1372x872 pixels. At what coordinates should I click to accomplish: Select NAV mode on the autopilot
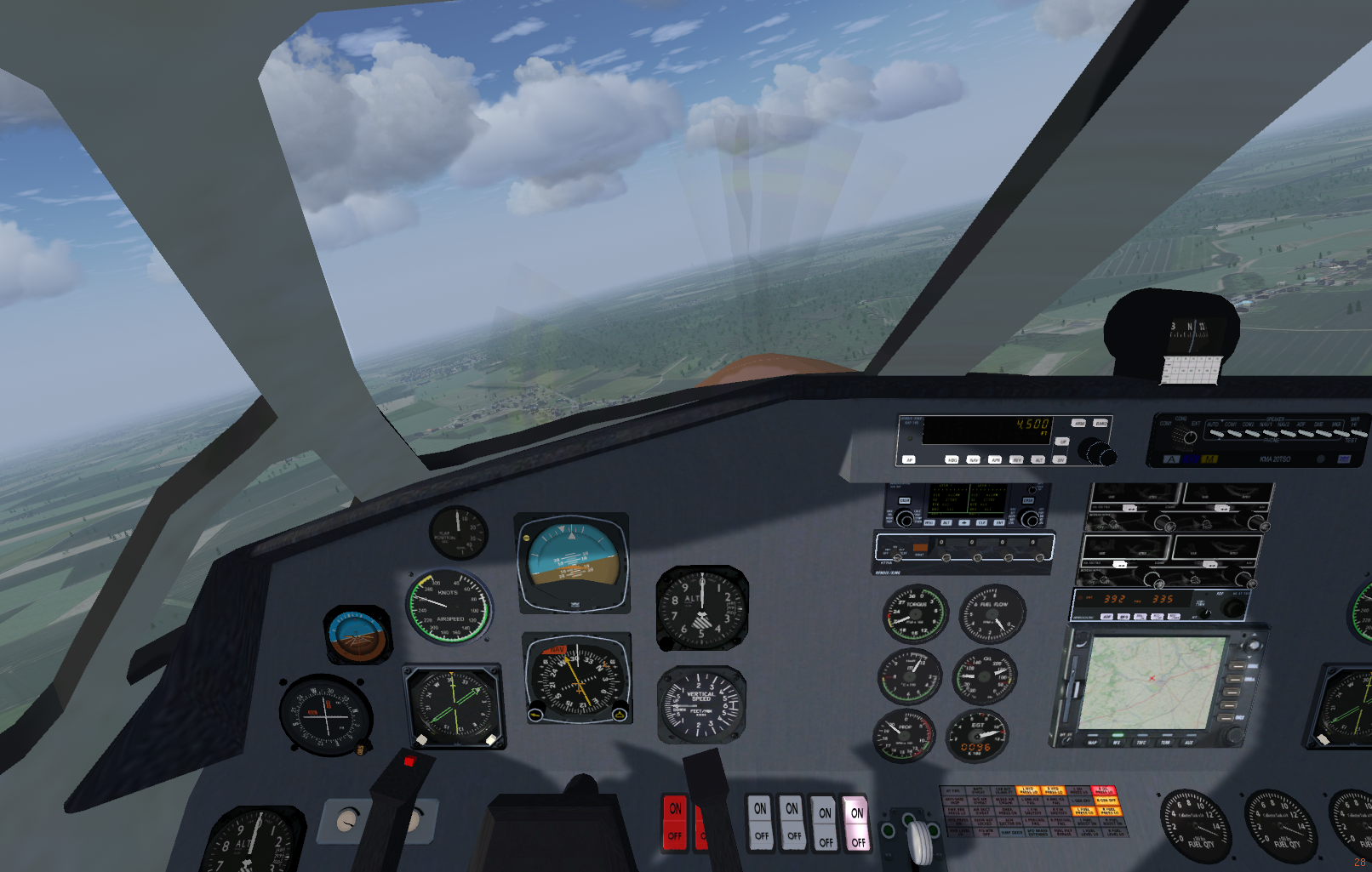coord(974,459)
